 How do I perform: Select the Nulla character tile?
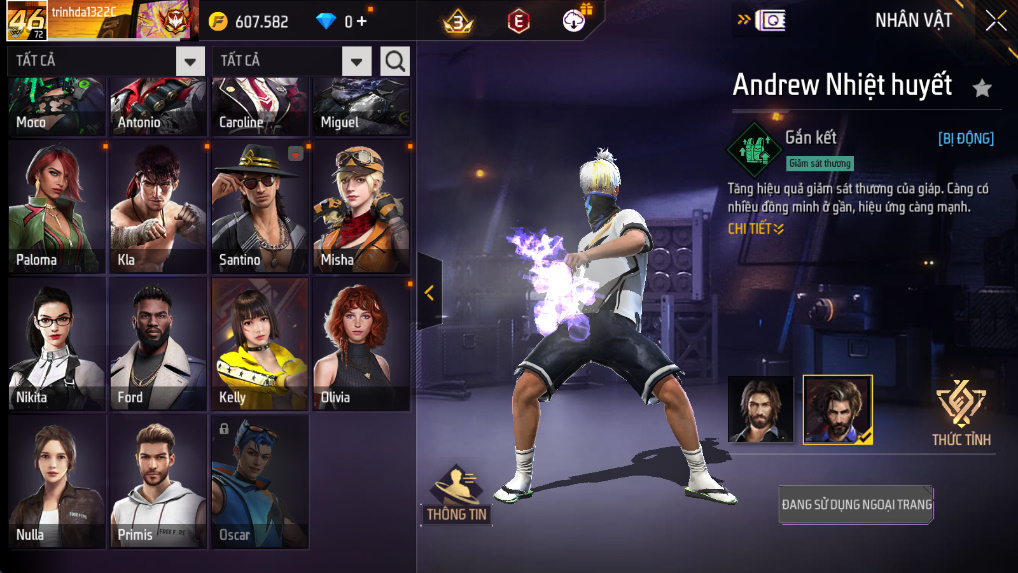57,481
